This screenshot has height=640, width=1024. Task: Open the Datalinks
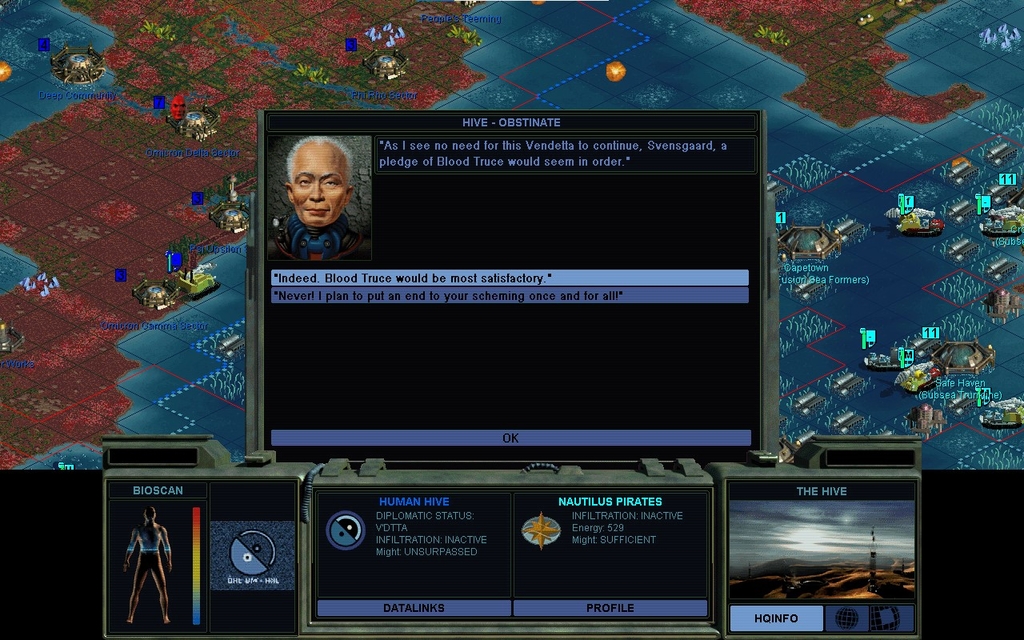(x=413, y=608)
